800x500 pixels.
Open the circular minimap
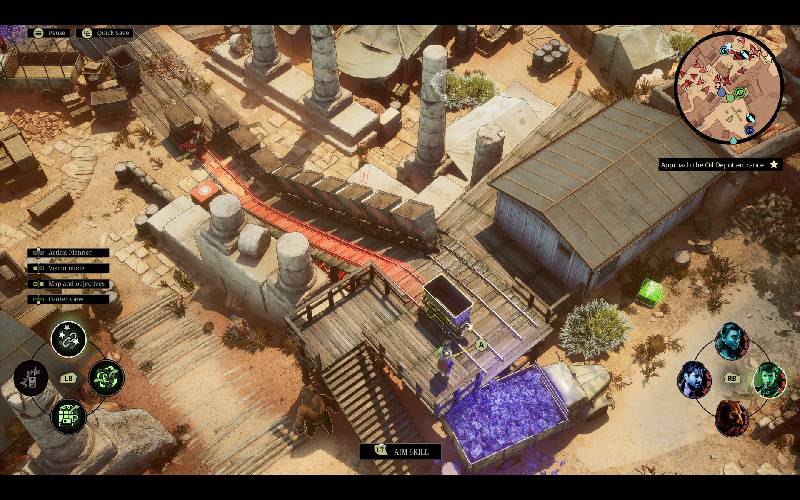click(x=727, y=78)
